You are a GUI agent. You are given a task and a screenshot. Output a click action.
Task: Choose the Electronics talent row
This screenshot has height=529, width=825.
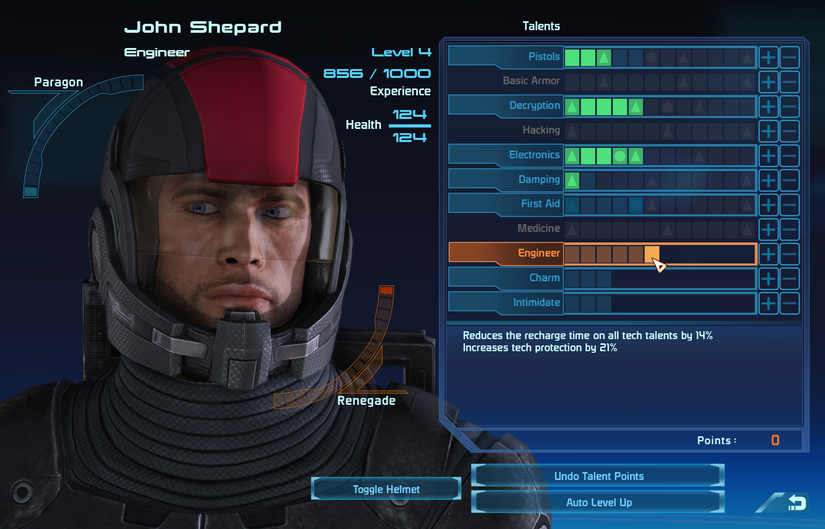point(506,155)
